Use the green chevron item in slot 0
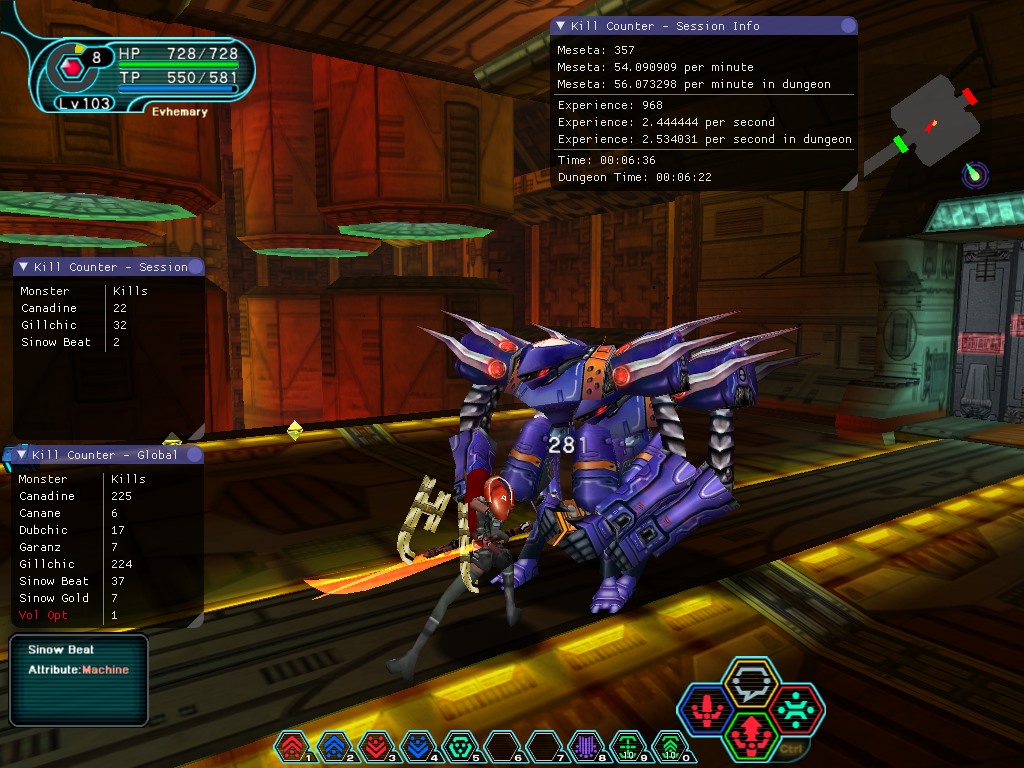 [x=670, y=745]
